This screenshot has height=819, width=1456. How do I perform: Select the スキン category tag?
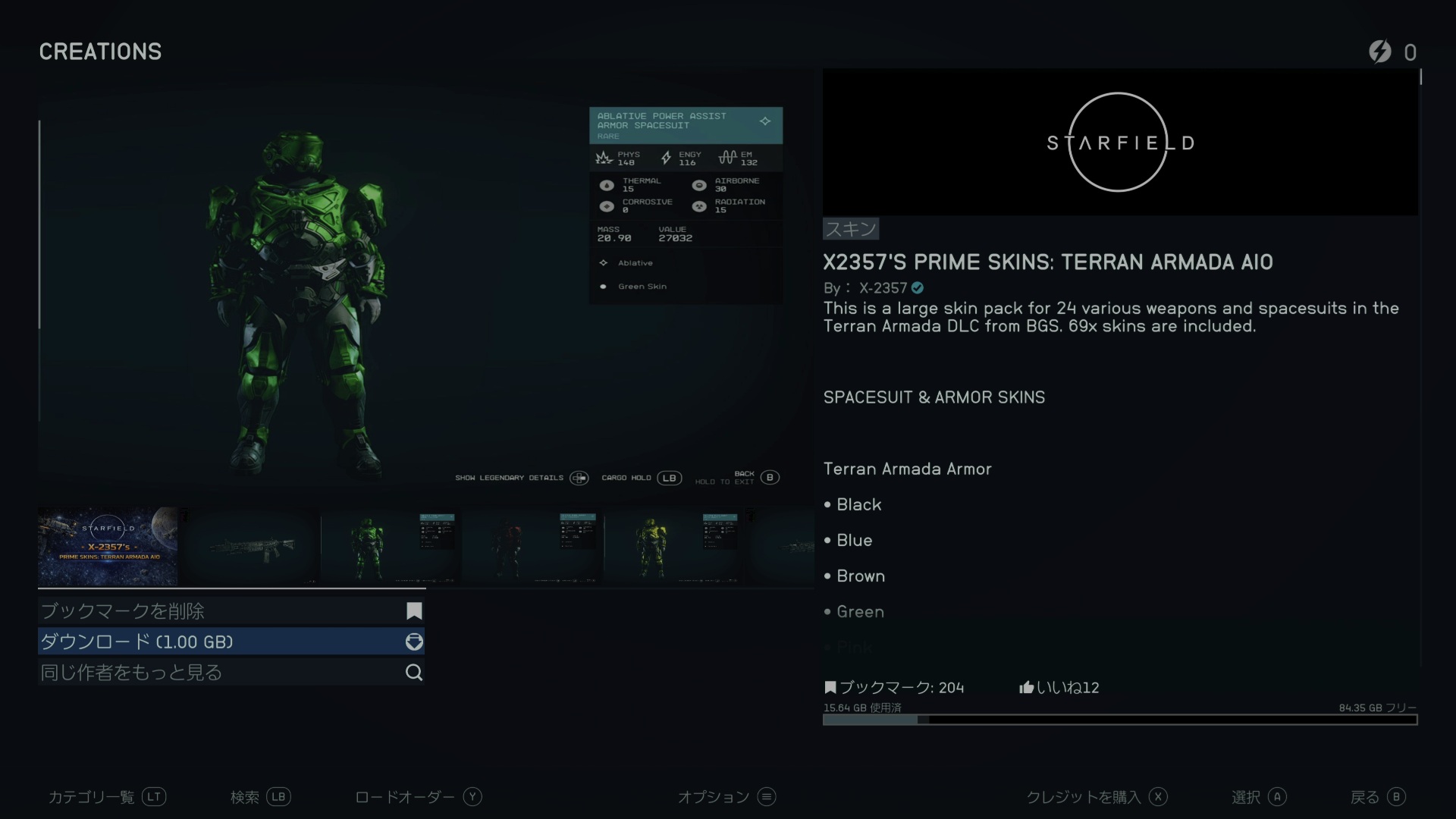pyautogui.click(x=851, y=229)
